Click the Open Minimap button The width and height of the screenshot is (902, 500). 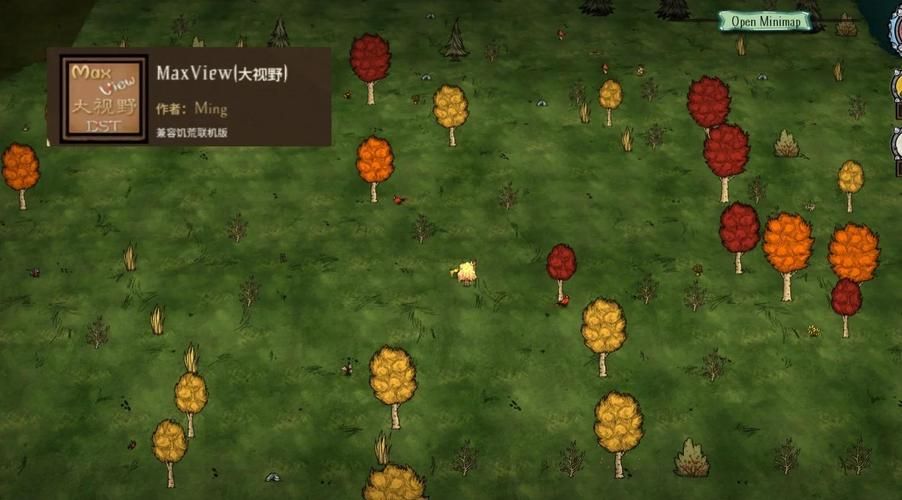click(x=765, y=21)
